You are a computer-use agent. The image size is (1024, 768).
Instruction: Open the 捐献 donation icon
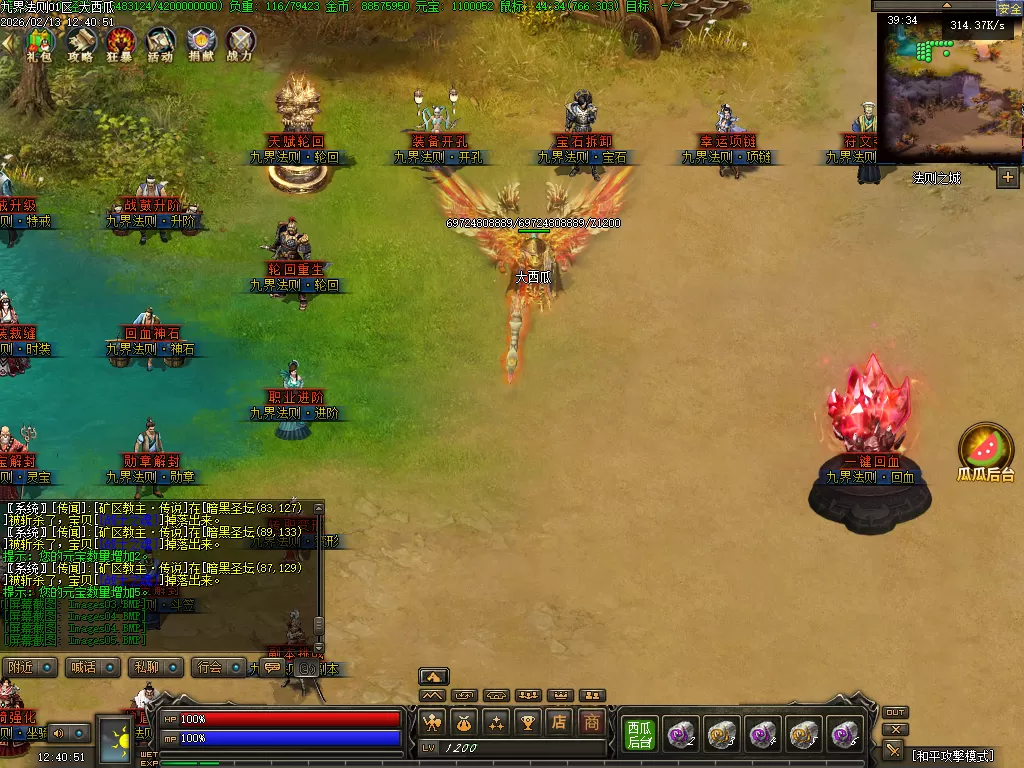click(x=200, y=42)
